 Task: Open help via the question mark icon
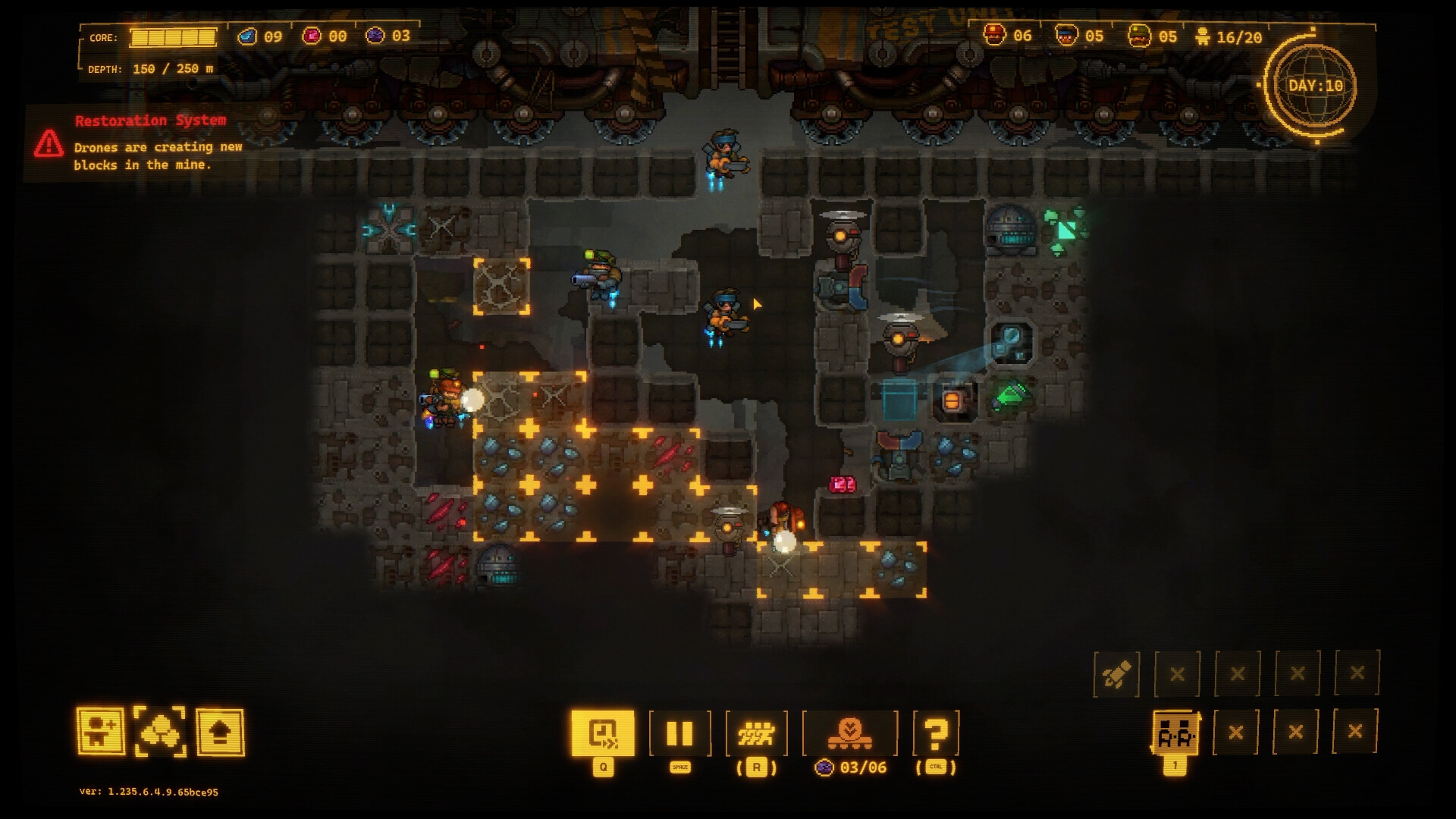(x=937, y=730)
